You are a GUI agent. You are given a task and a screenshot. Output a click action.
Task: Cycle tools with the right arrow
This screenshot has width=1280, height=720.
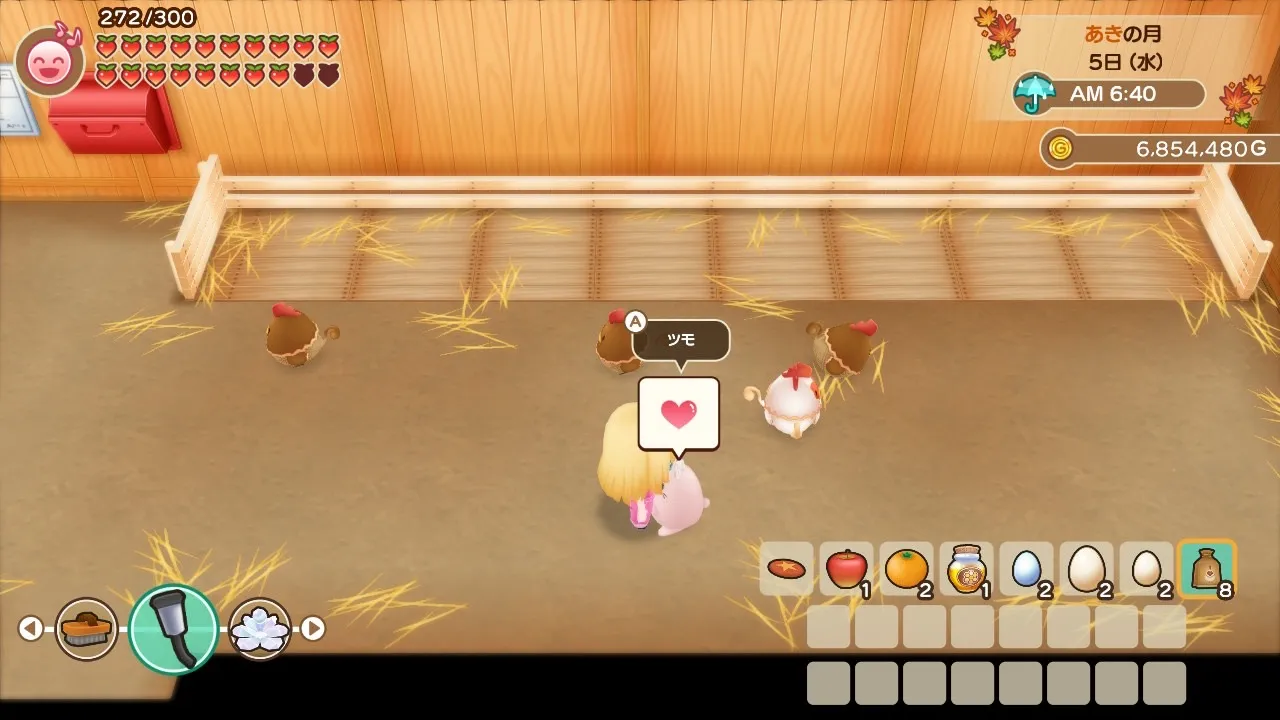click(313, 628)
